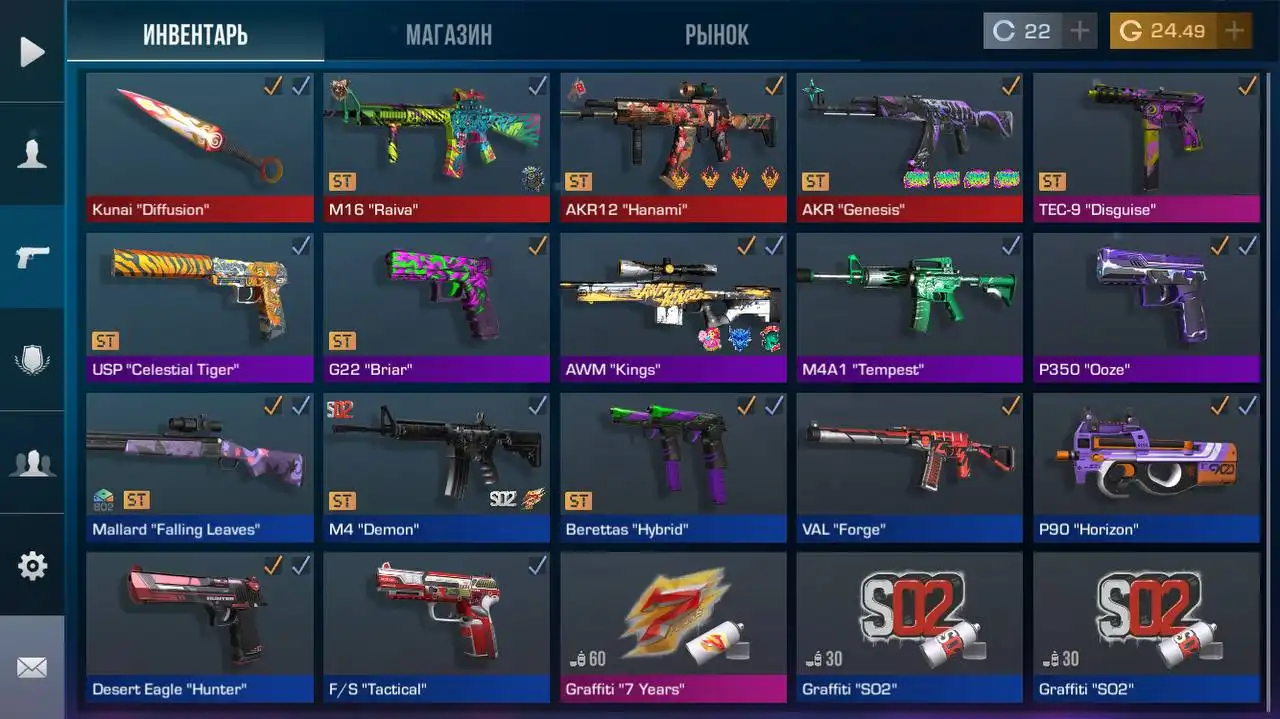
Task: Open the mail envelope icon
Action: 32,667
